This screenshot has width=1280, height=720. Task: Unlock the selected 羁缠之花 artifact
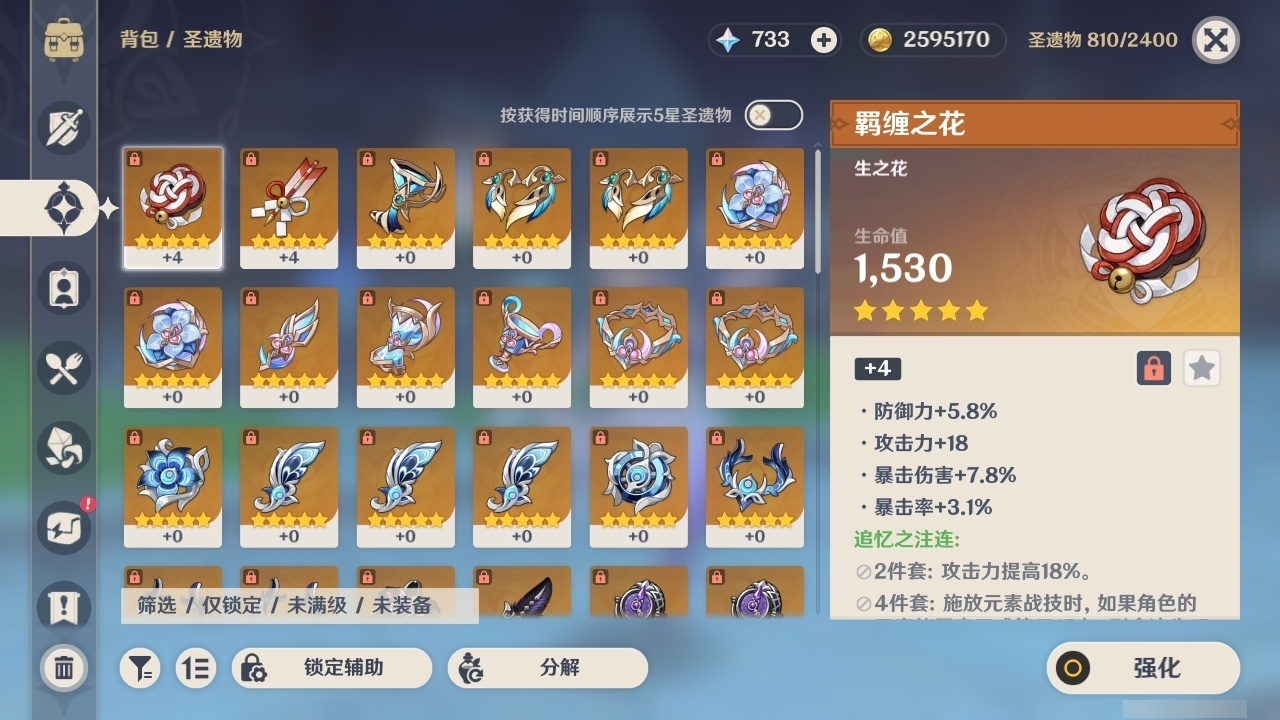pyautogui.click(x=1152, y=368)
